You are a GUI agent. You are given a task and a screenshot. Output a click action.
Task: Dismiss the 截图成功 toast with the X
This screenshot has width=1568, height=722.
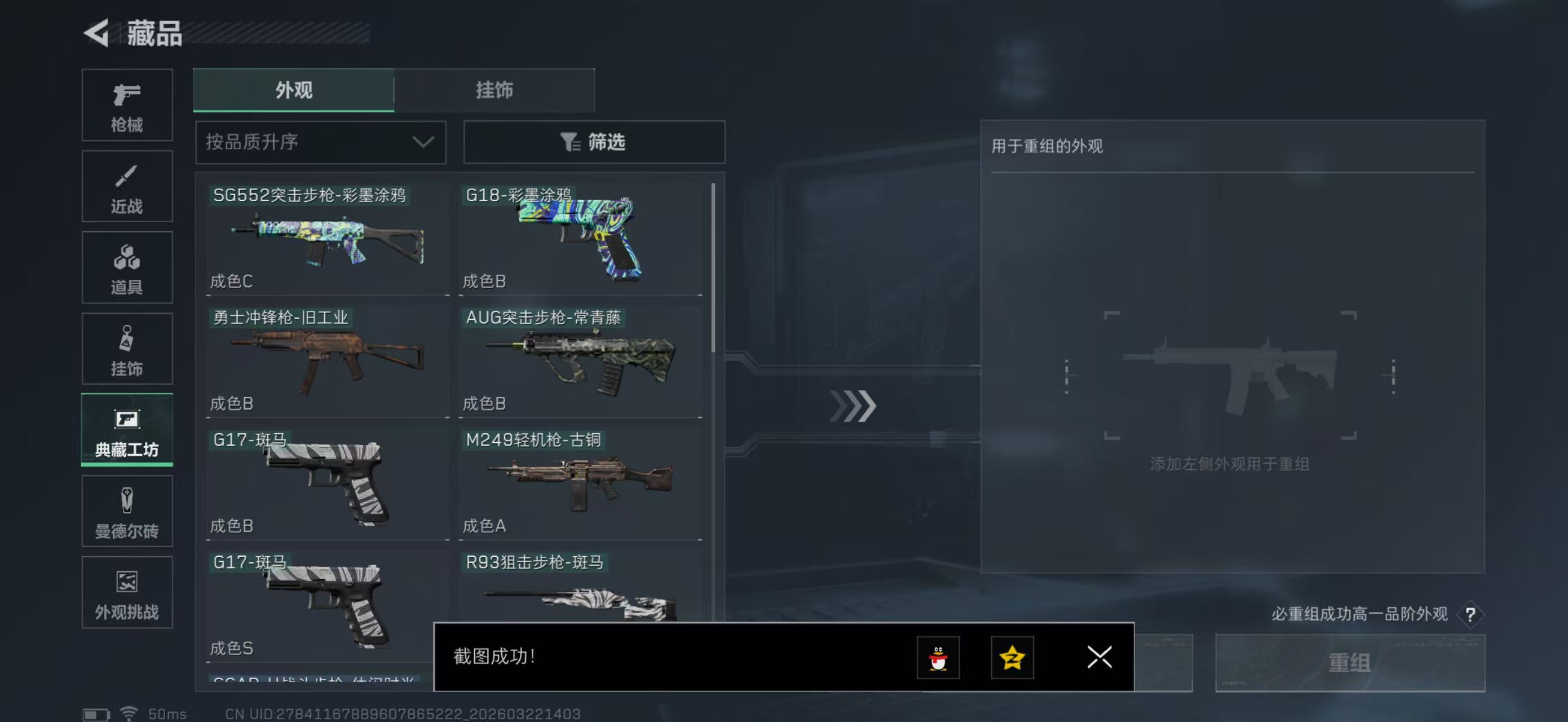1099,658
